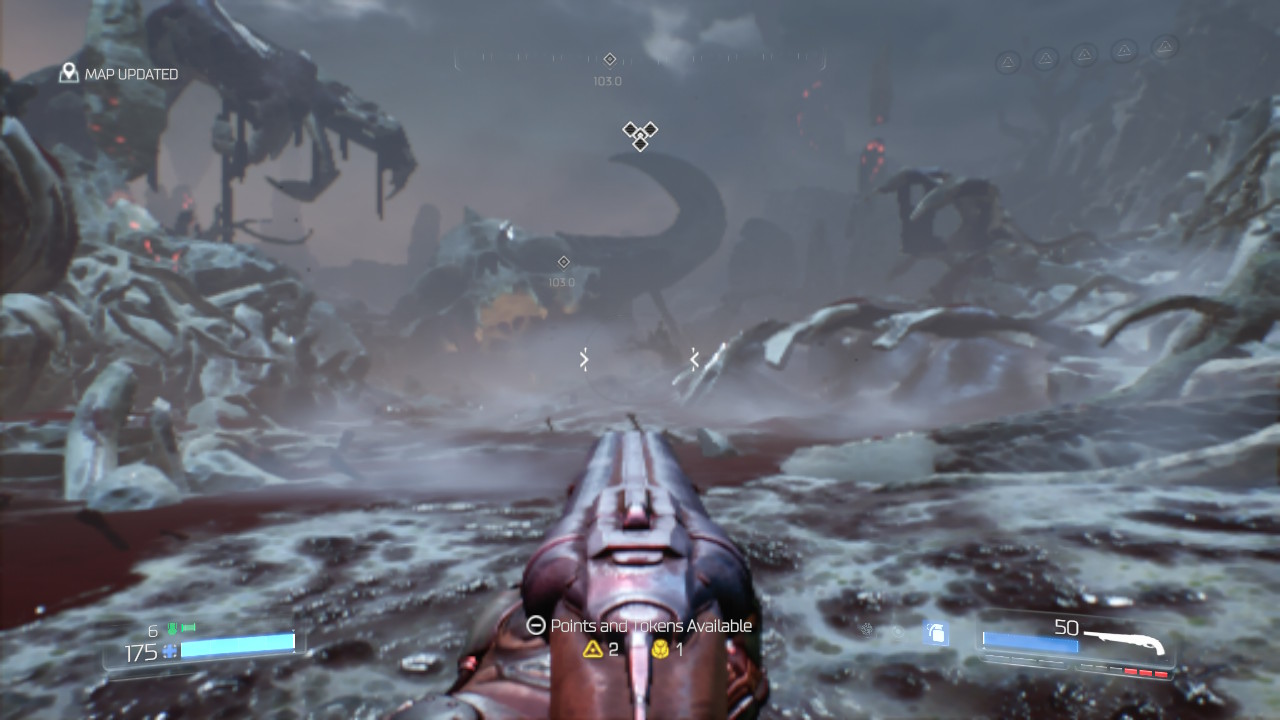Image resolution: width=1280 pixels, height=720 pixels.
Task: Activate the frag grenade equipment icon
Action: [x=936, y=632]
